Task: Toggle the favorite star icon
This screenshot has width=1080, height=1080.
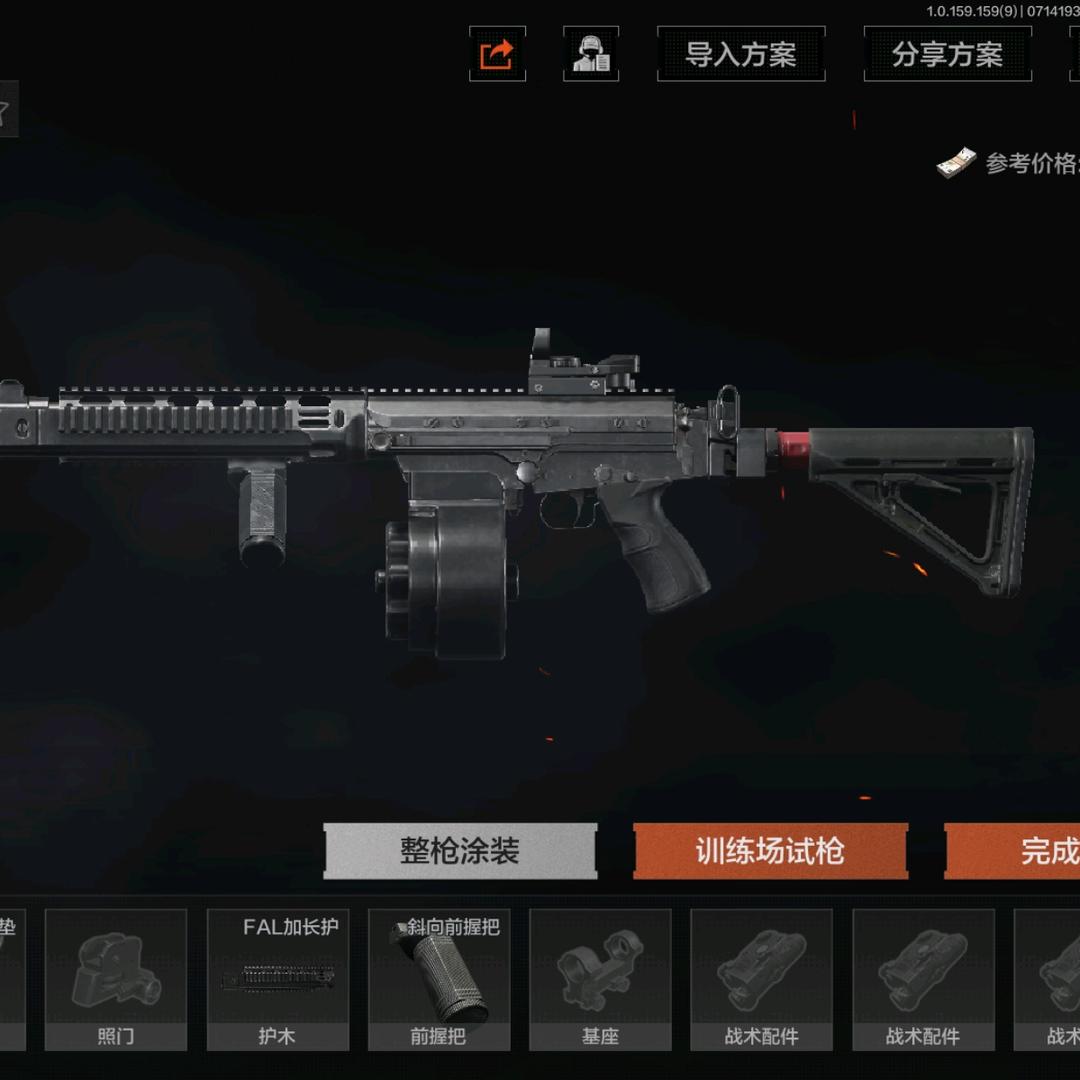Action: click(5, 112)
